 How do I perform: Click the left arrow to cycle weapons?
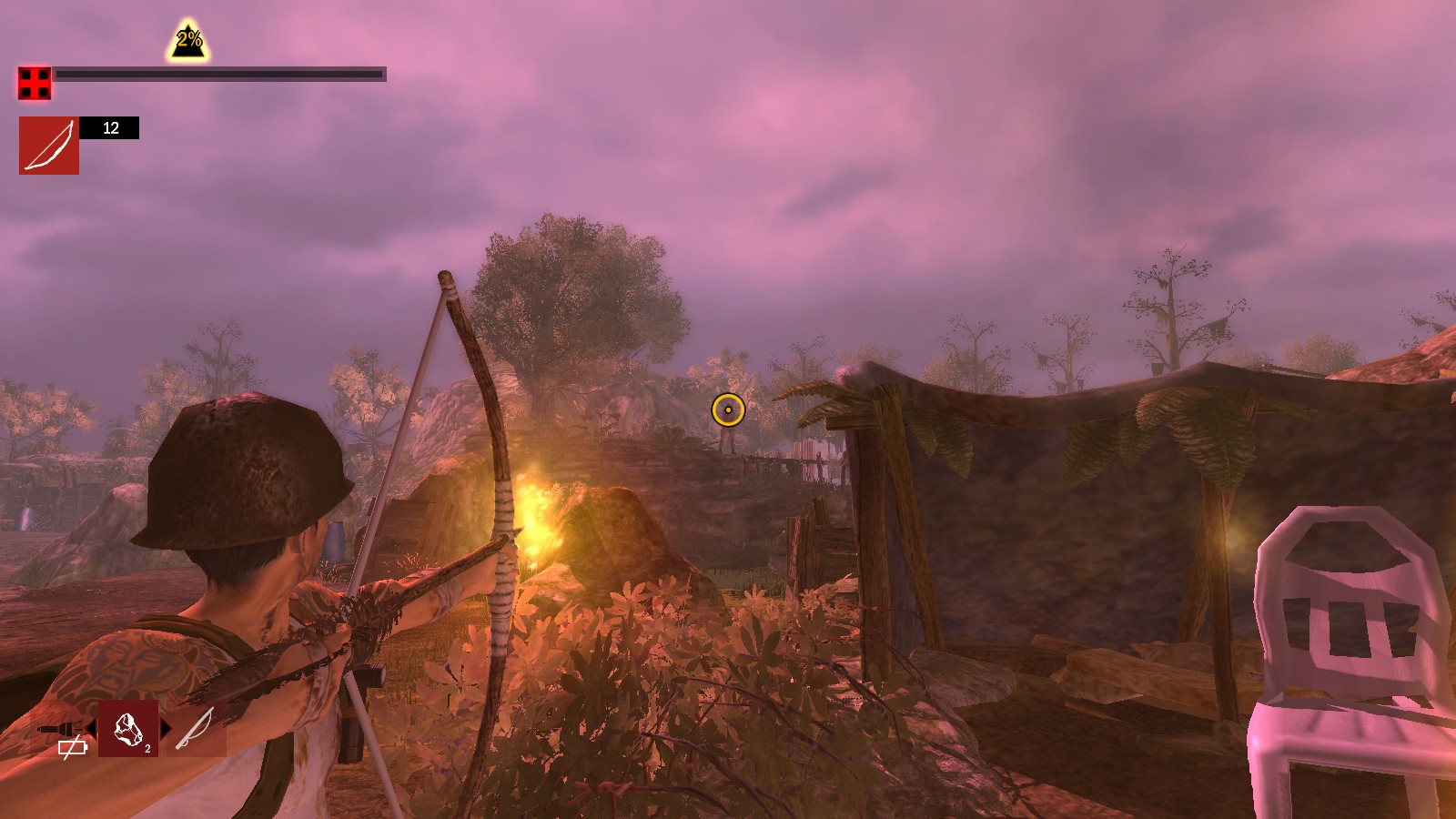click(91, 729)
